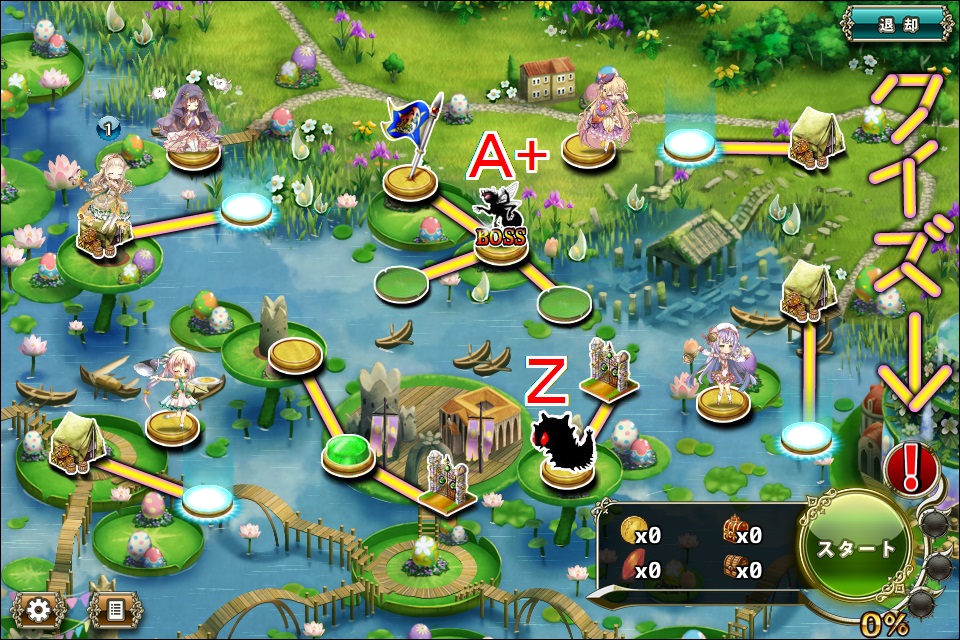Open the list log icon
The height and width of the screenshot is (640, 960).
[x=114, y=609]
